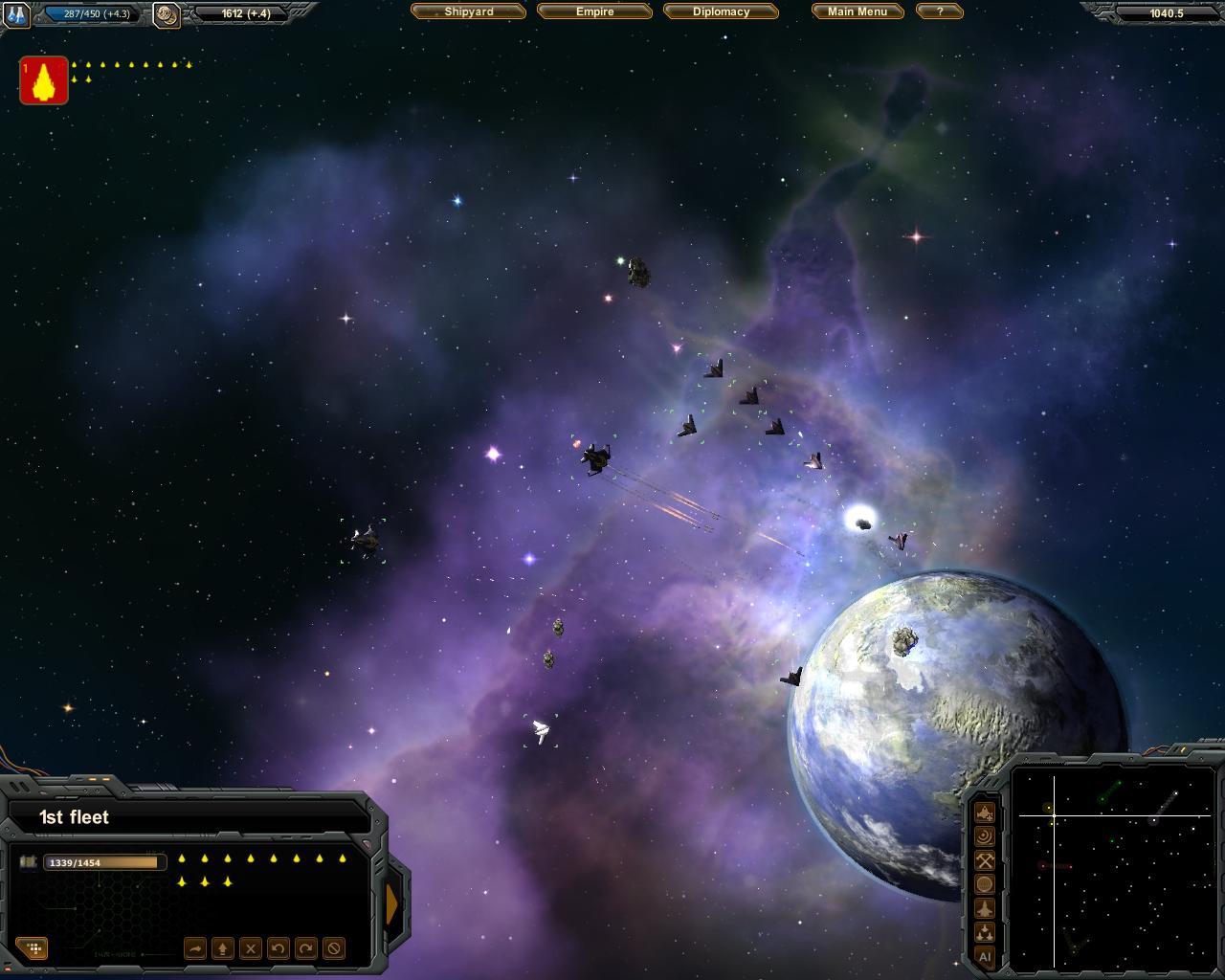Click the crossed hammers build icon

coord(984,860)
